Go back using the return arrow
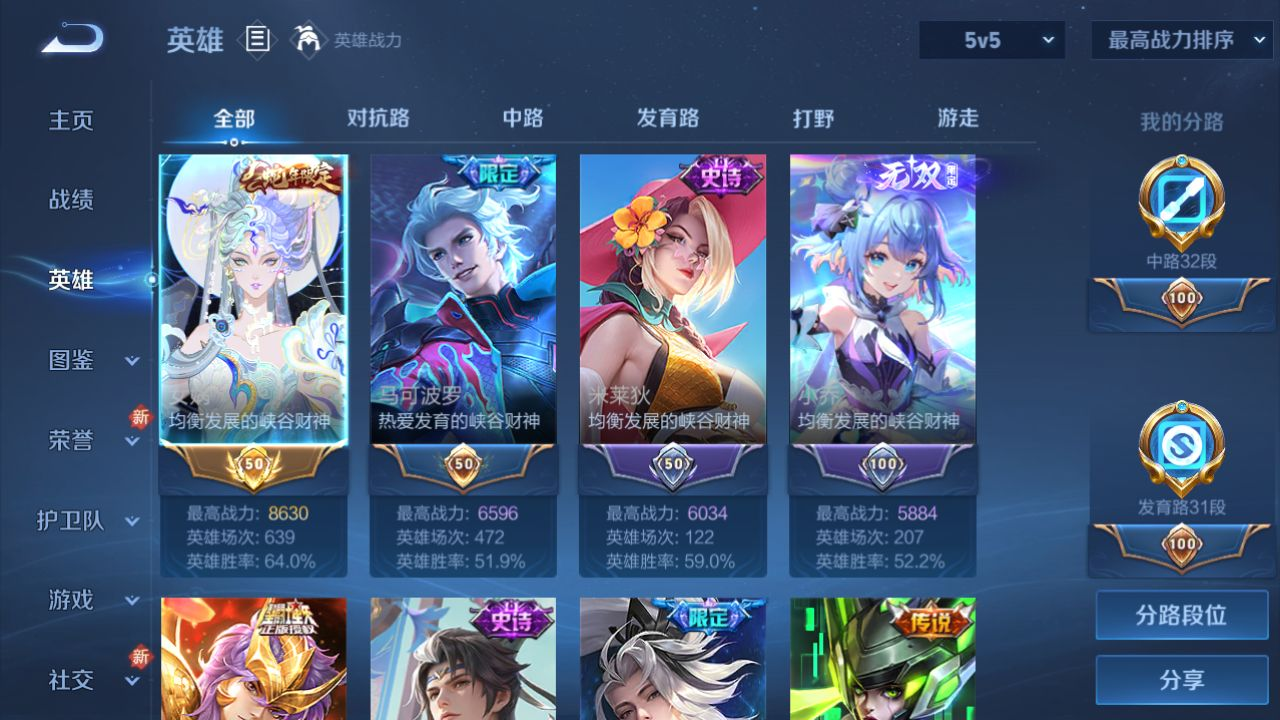The width and height of the screenshot is (1280, 720). 72,39
